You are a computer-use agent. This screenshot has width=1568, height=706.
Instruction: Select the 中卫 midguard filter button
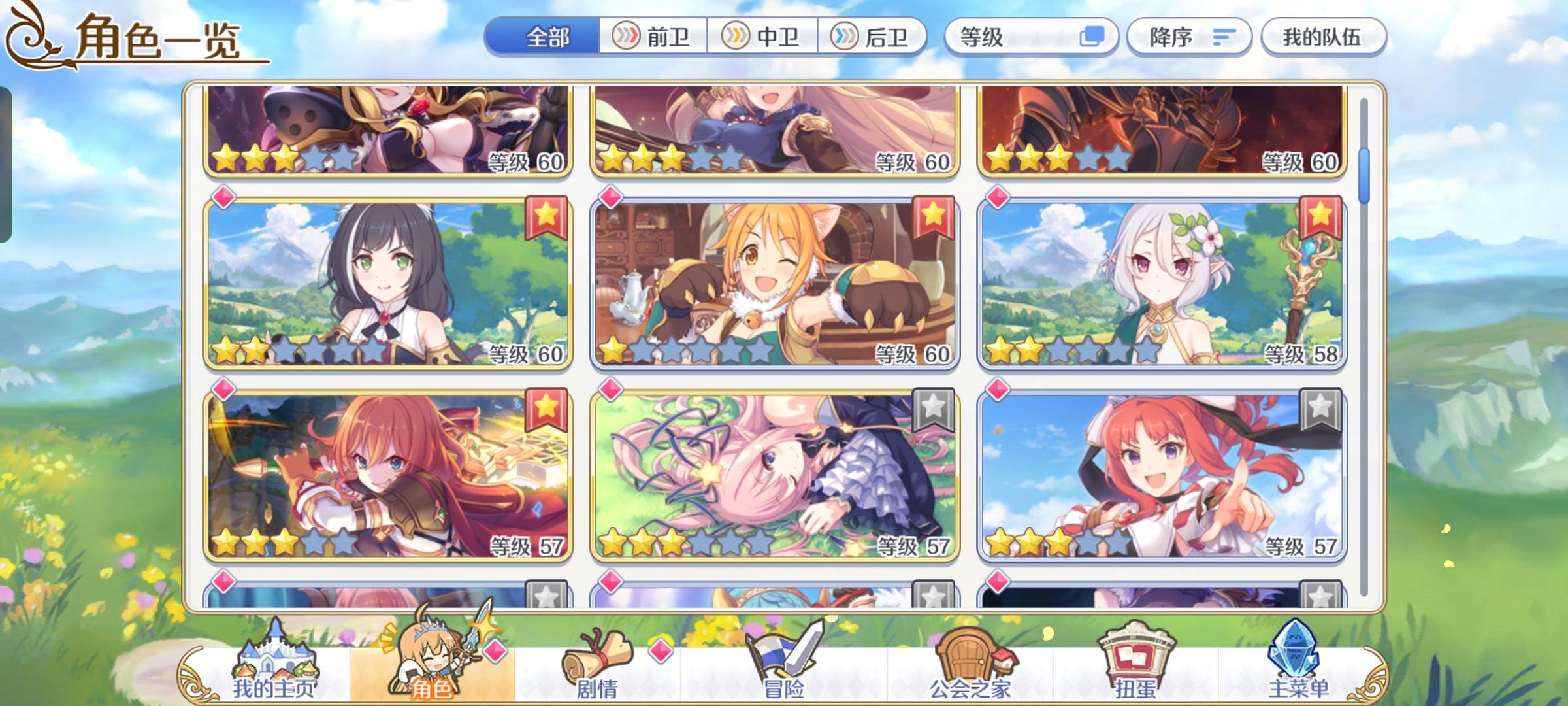763,37
